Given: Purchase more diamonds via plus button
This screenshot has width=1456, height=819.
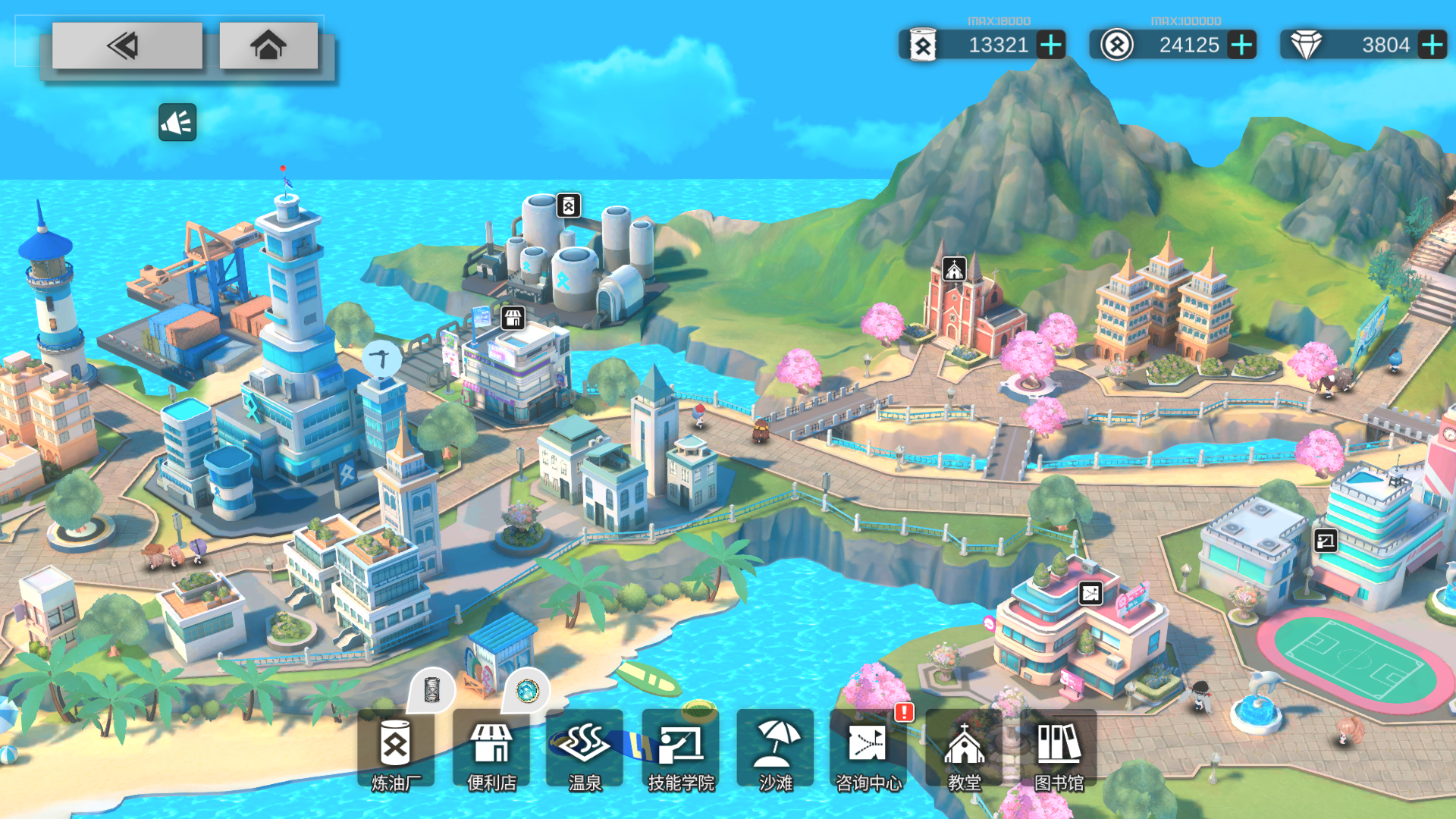Looking at the screenshot, I should (1432, 45).
